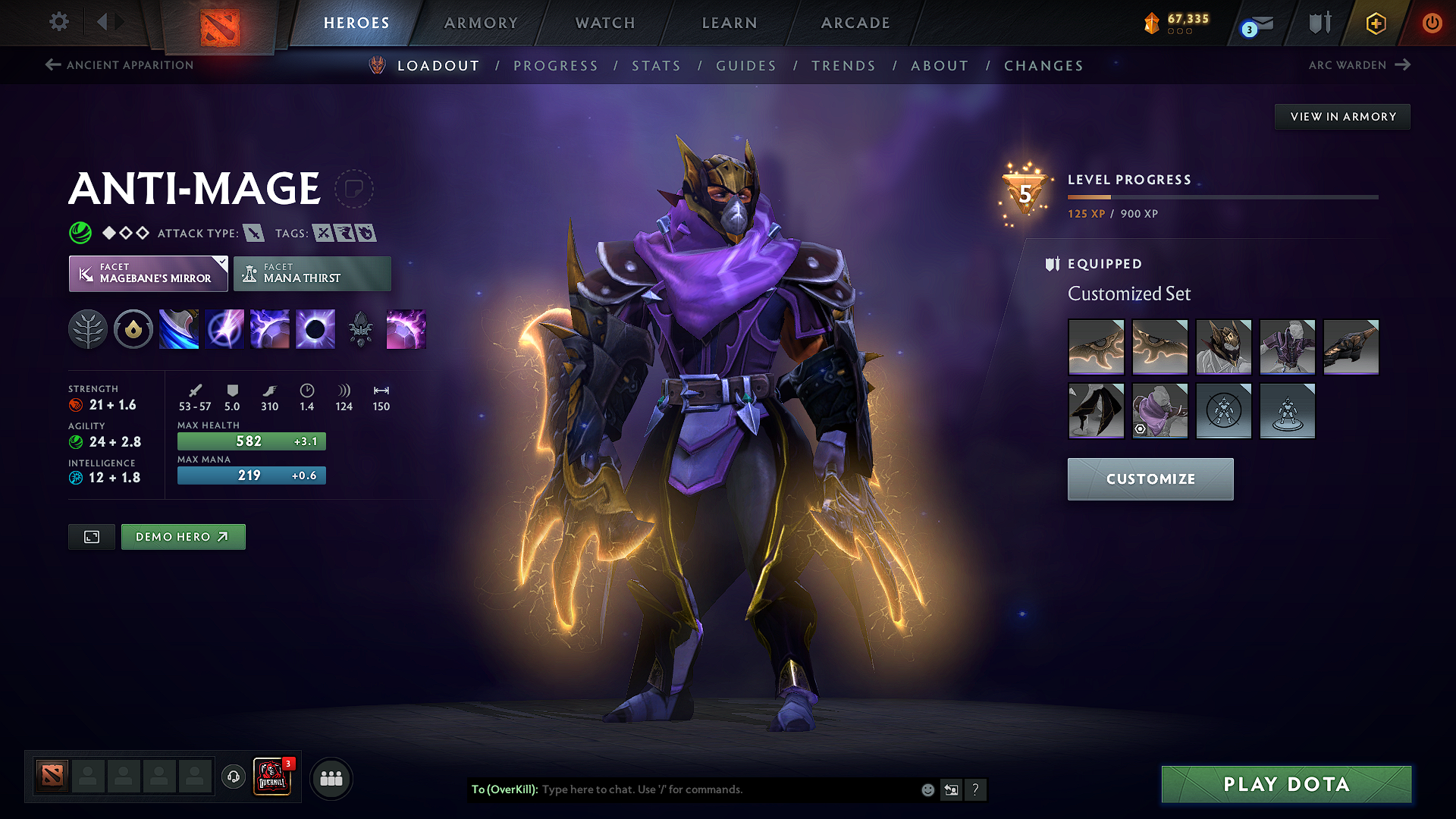Switch to the ARMORY tab
Screen dimensions: 1456x819
481,22
